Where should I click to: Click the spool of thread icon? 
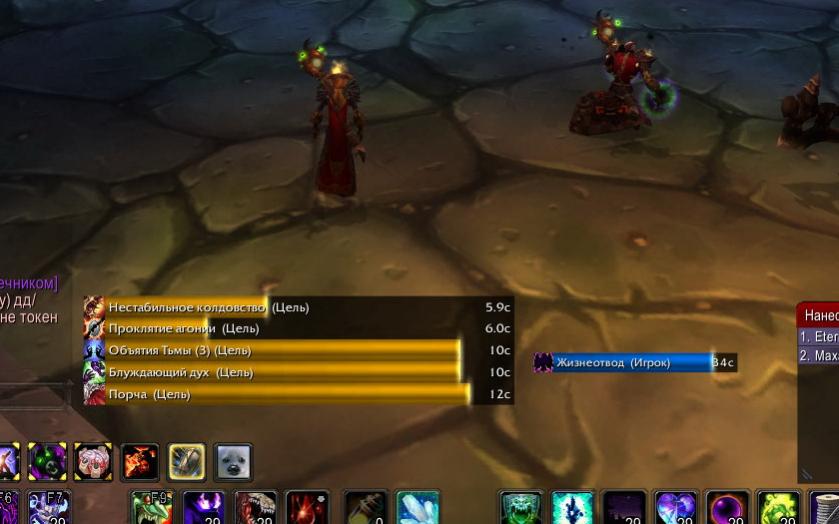coord(826,508)
